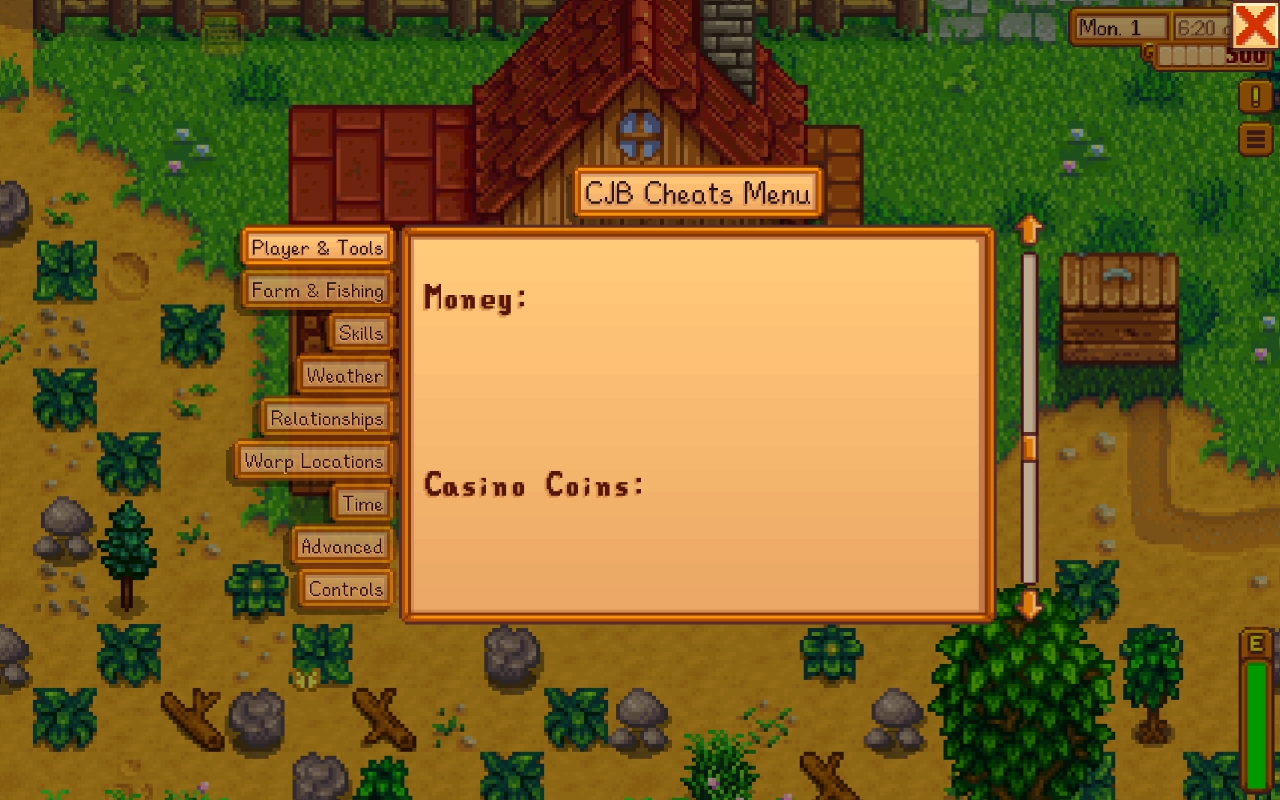Click the in-game clock showing 6:20
The image size is (1280, 800).
1198,28
